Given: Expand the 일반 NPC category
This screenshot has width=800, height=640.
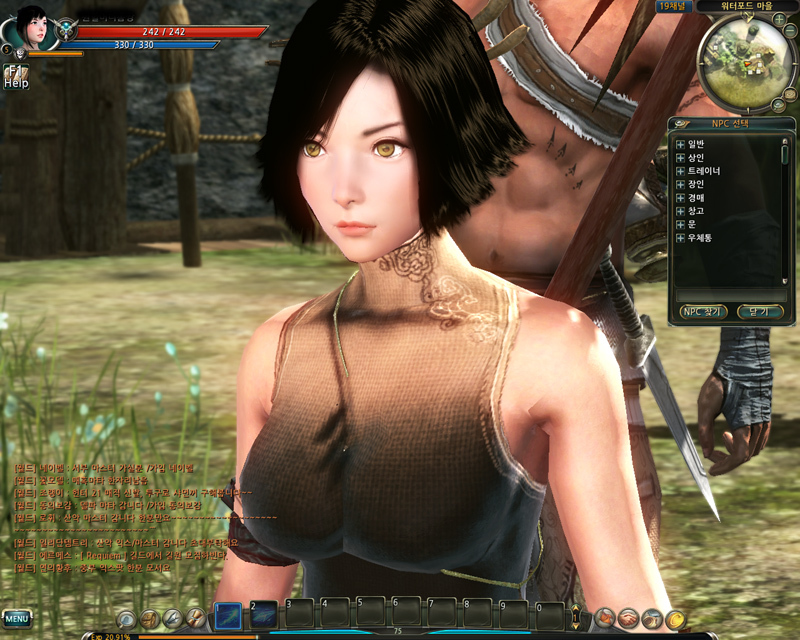Looking at the screenshot, I should (x=680, y=144).
